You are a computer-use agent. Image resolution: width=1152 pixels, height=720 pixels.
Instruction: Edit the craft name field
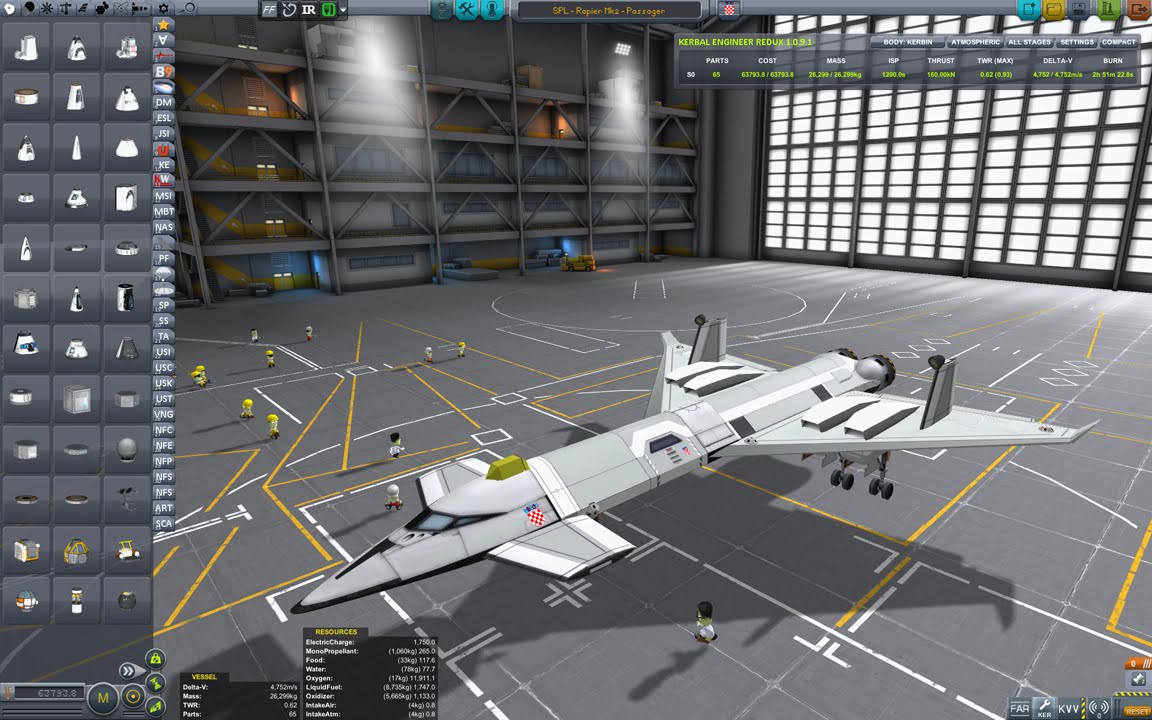tap(610, 10)
